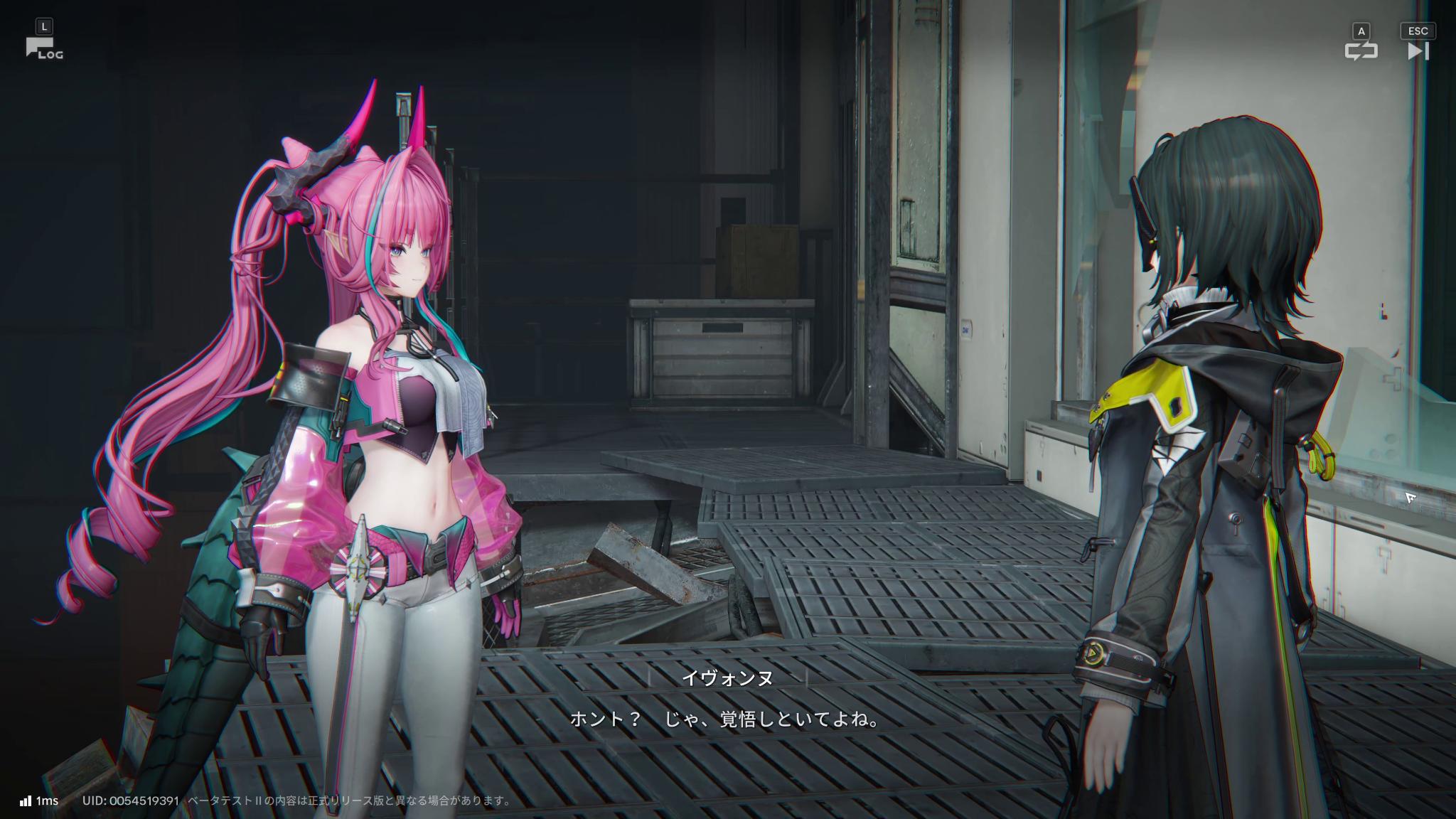Click the 1ms latency readout
Screen dimensions: 1456x819
(47, 799)
